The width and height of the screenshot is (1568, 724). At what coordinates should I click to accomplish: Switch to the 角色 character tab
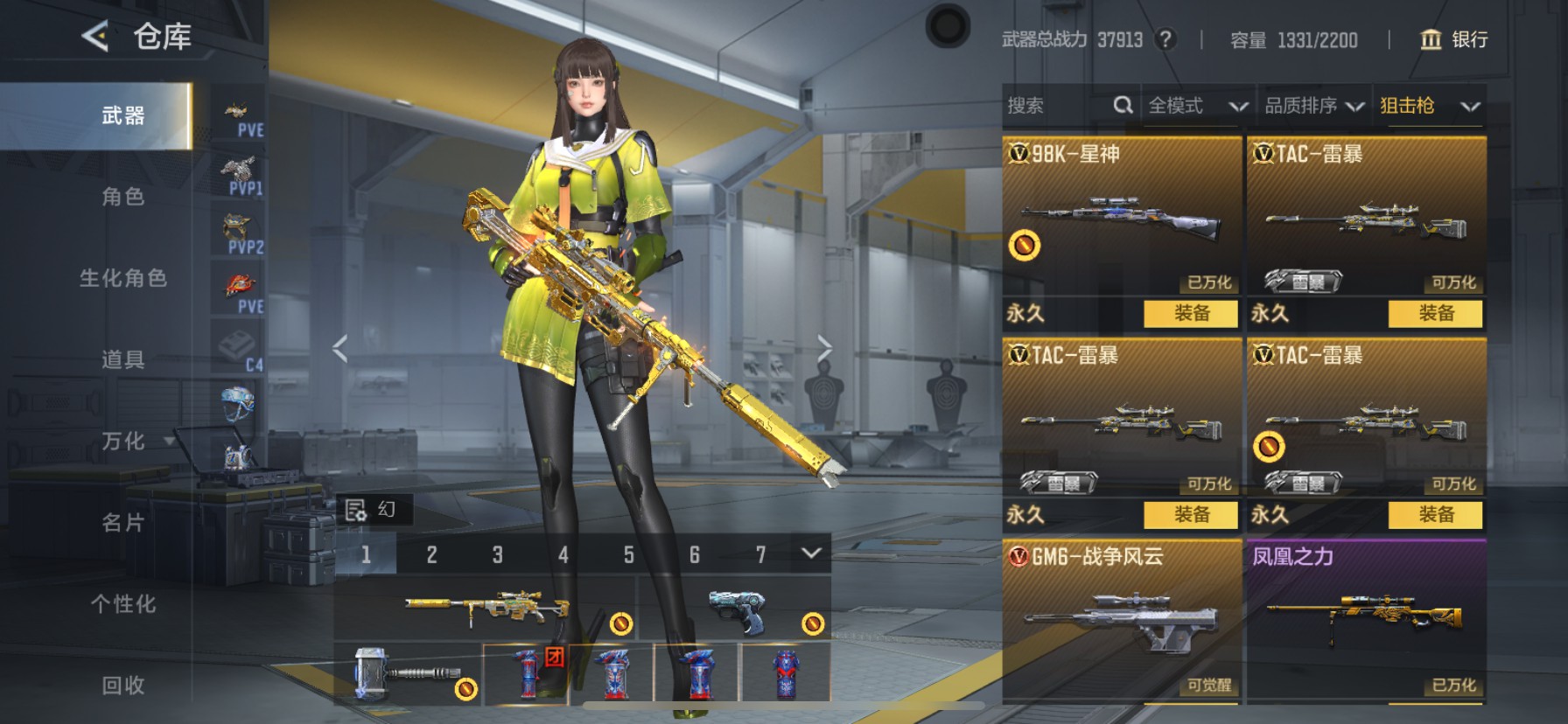click(122, 197)
